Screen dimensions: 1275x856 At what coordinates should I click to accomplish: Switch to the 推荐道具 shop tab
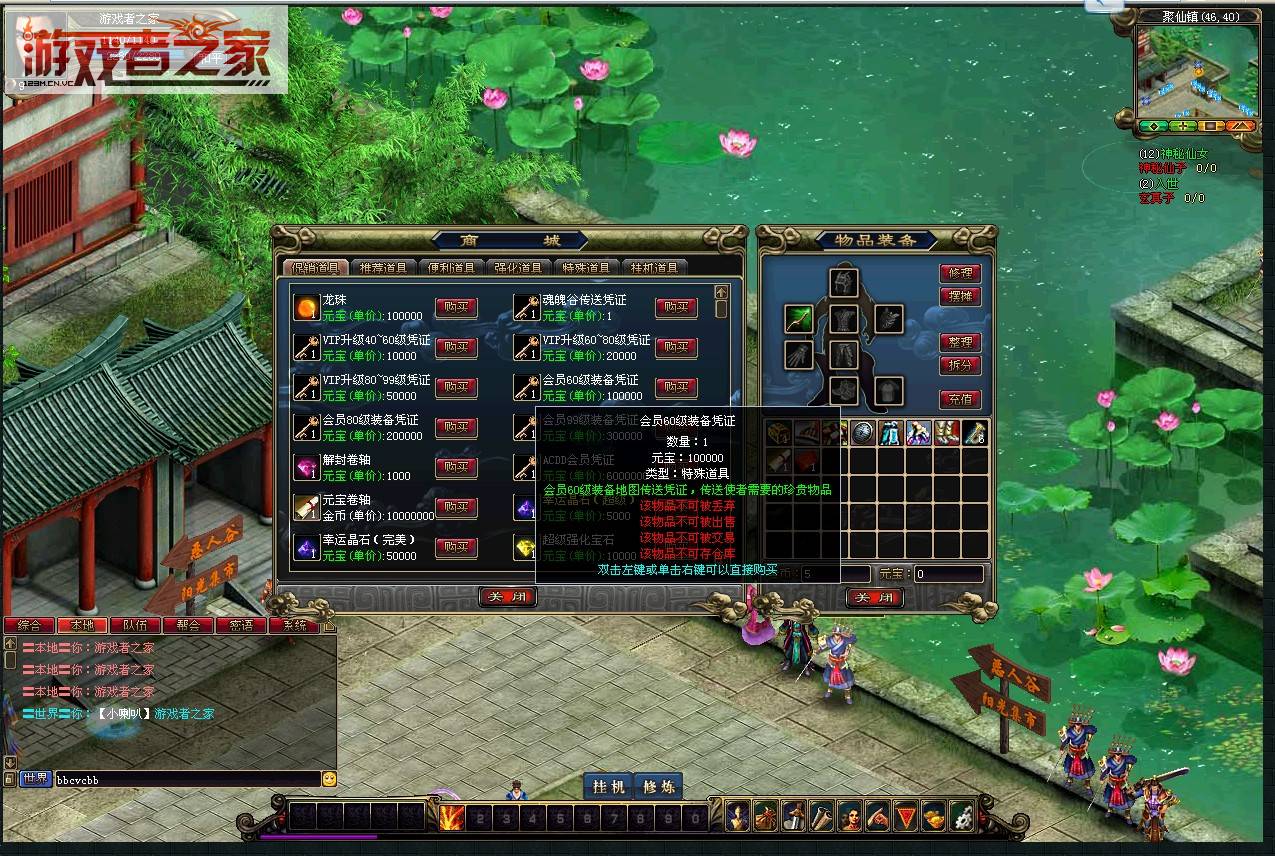click(383, 267)
